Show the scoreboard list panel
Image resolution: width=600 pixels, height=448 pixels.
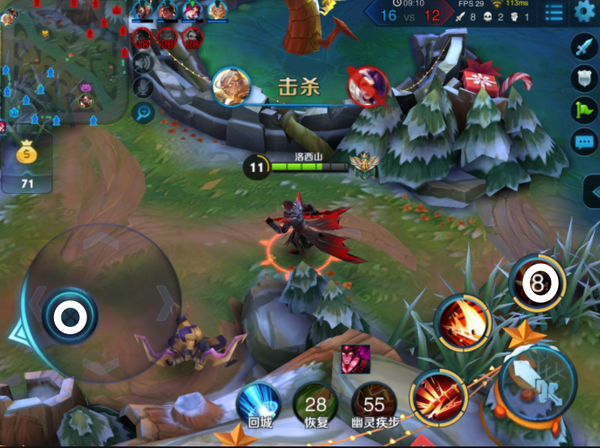click(553, 12)
